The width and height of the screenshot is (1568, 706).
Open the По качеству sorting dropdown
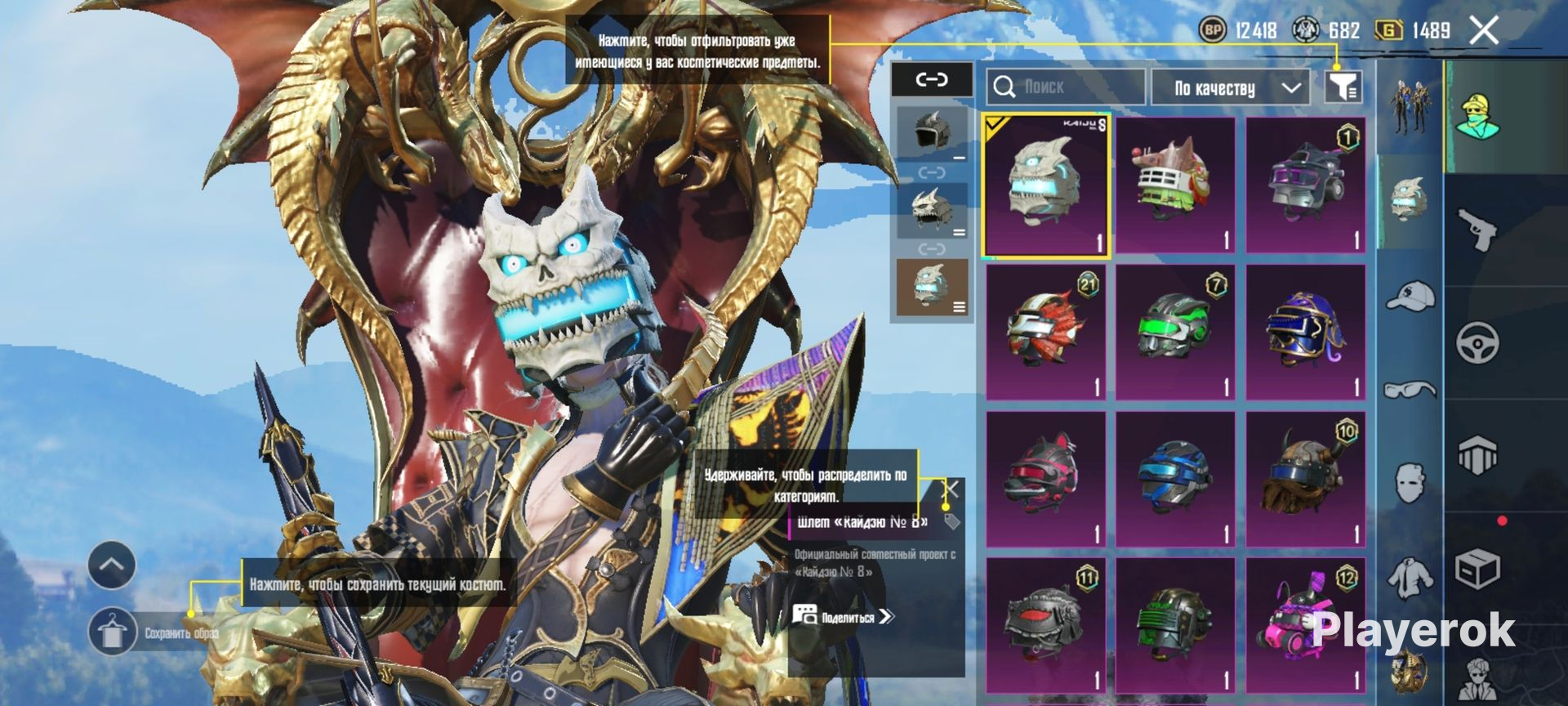point(1230,87)
